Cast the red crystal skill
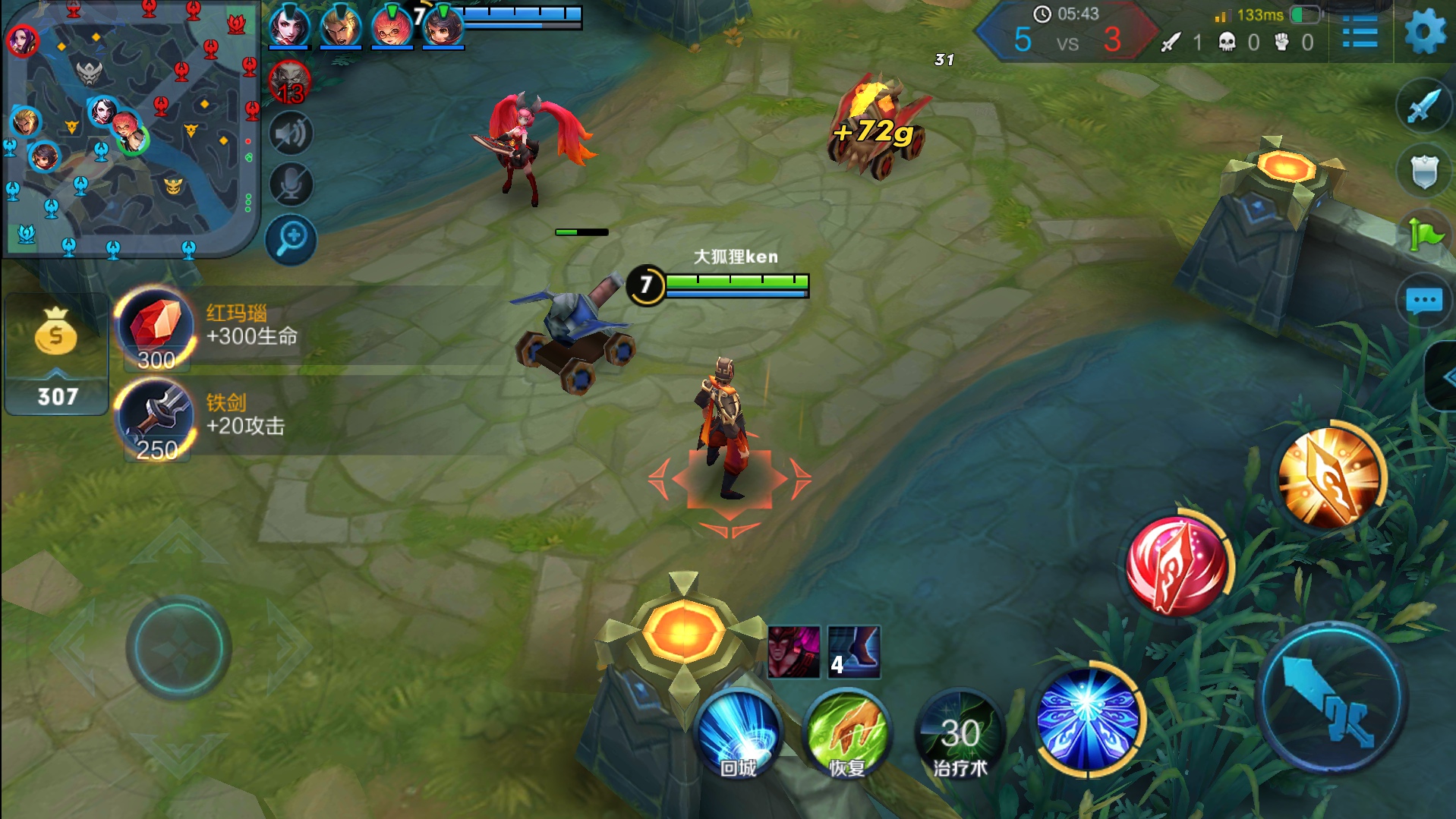1456x819 pixels. coord(1177,566)
